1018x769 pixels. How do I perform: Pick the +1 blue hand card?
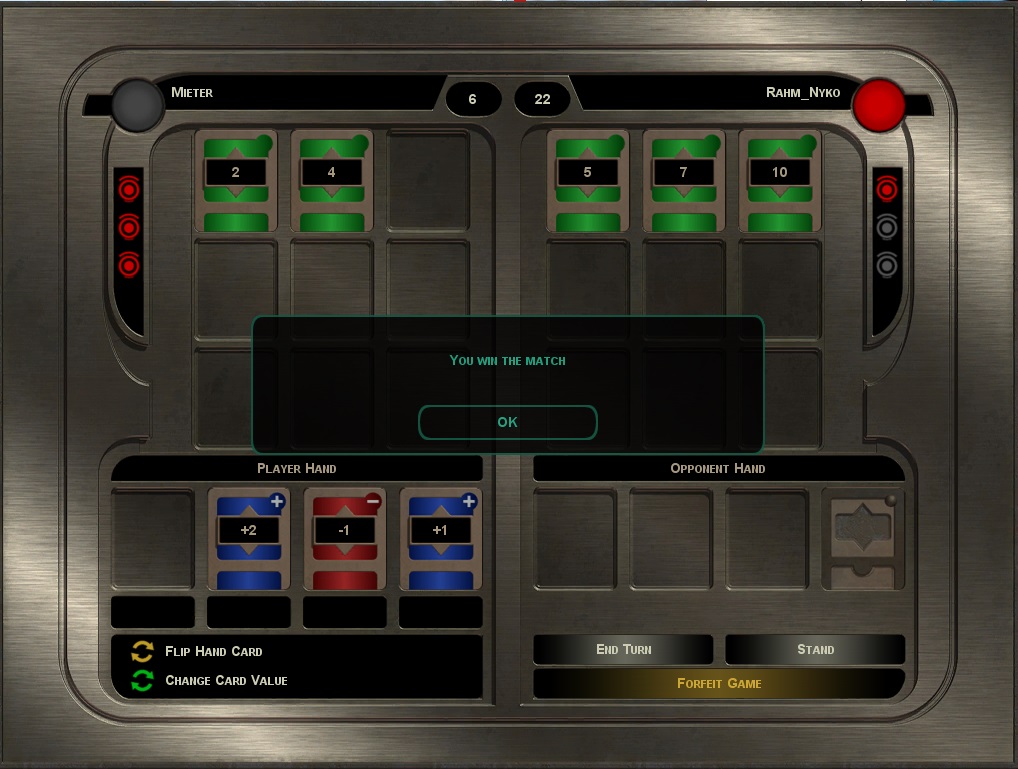440,538
